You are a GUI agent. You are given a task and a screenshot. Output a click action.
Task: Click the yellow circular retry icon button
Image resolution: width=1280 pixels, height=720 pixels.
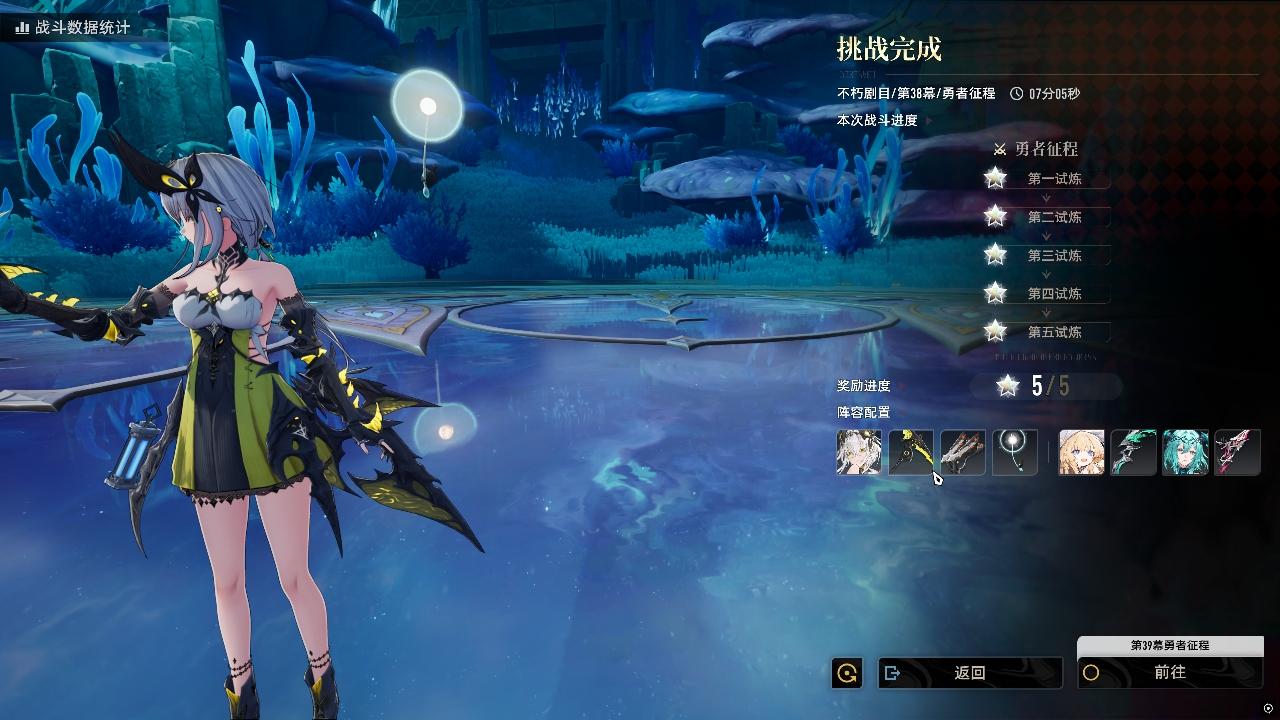847,673
